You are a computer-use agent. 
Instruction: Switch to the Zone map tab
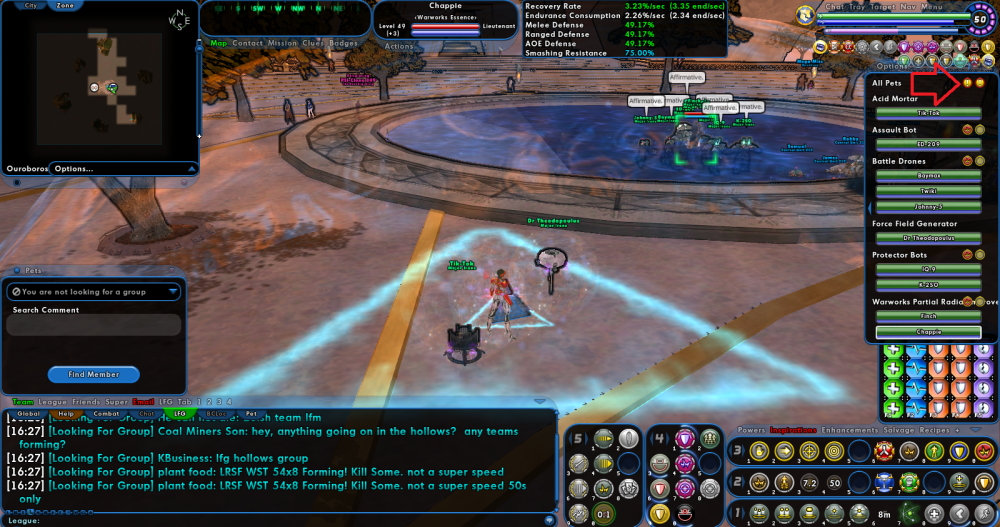click(x=65, y=5)
